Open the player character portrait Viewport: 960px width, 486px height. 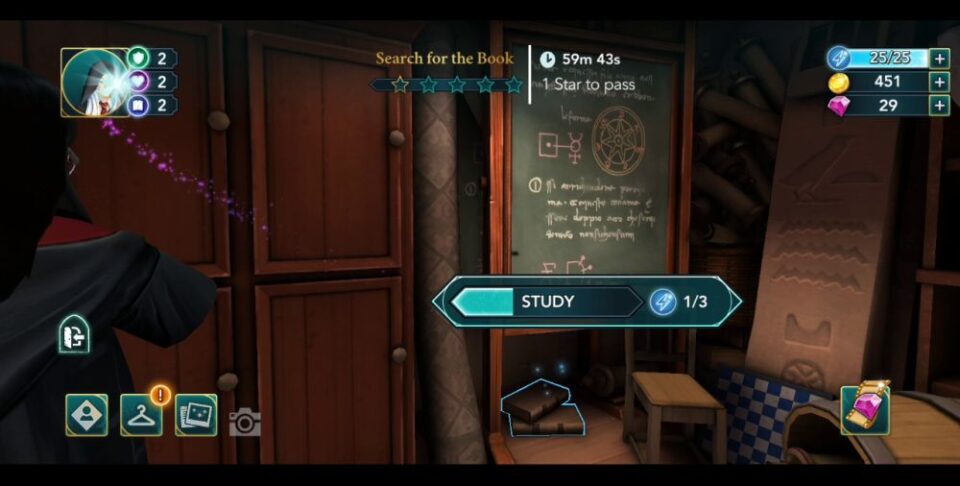tap(96, 82)
